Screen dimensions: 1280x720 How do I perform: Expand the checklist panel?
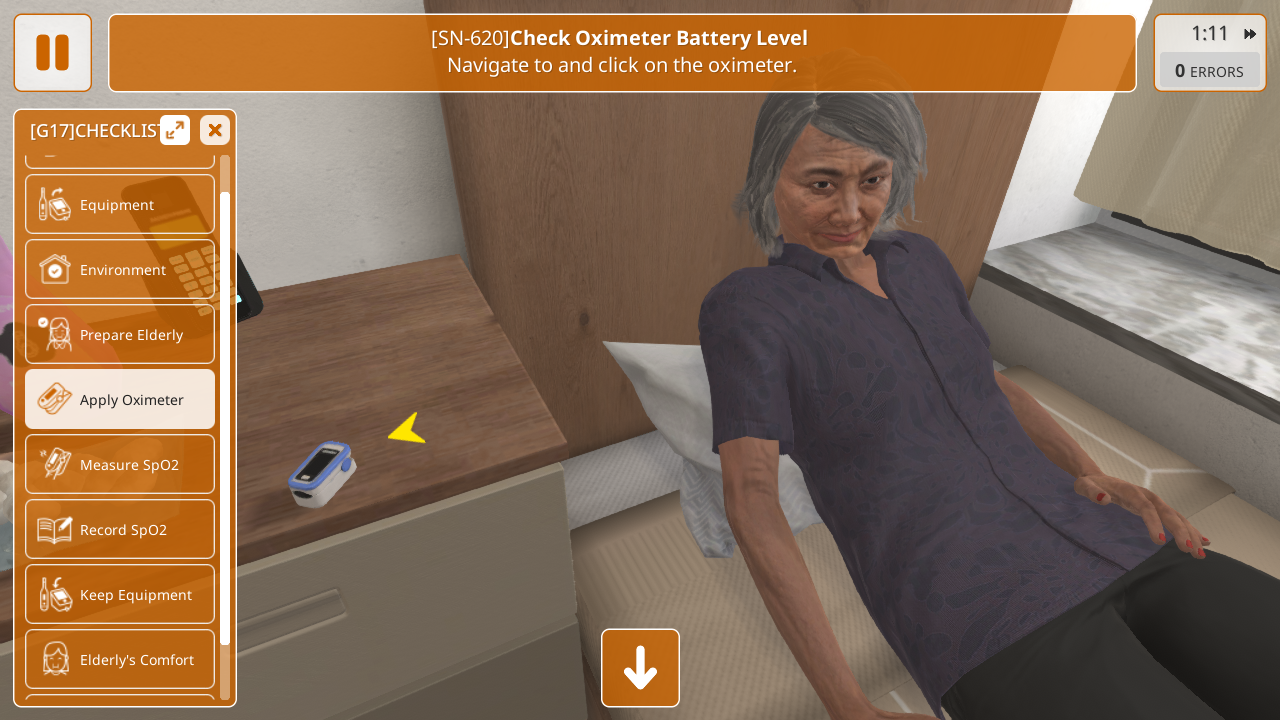pyautogui.click(x=175, y=130)
